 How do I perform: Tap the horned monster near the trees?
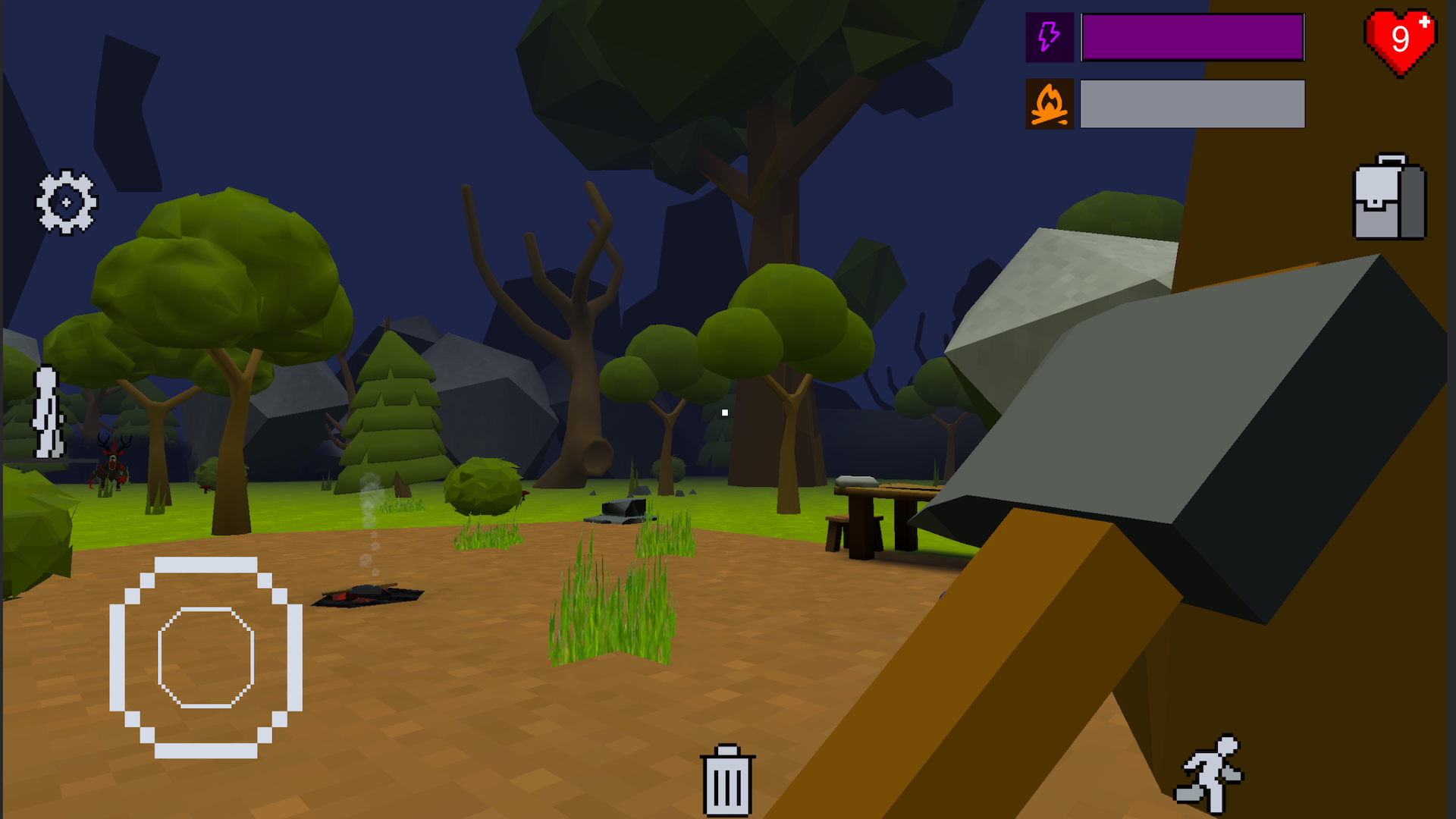112,466
